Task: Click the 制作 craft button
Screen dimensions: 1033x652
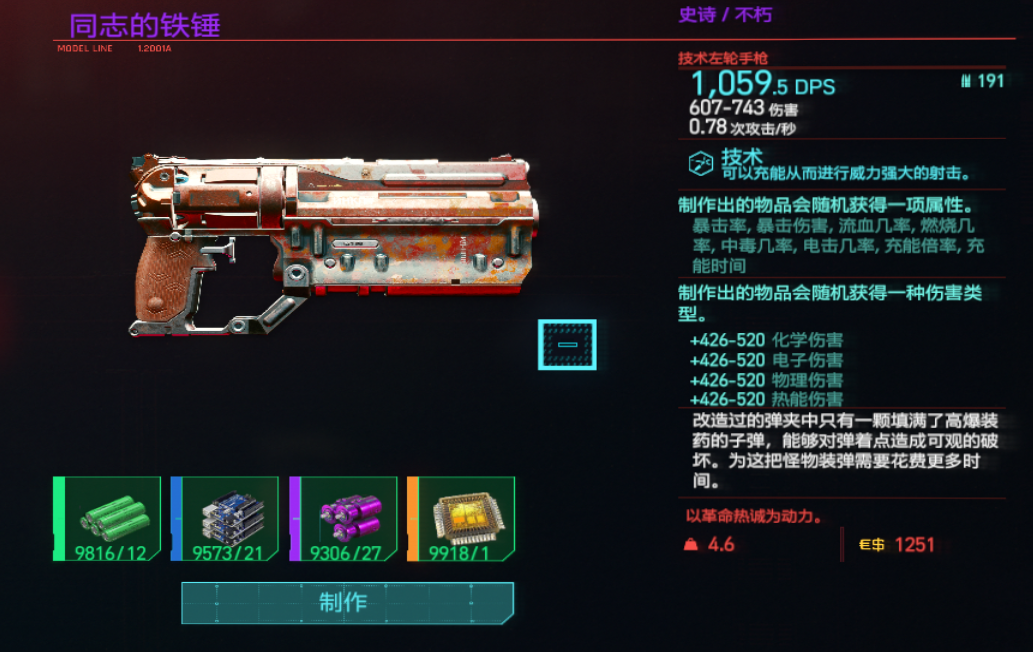Action: [x=347, y=602]
